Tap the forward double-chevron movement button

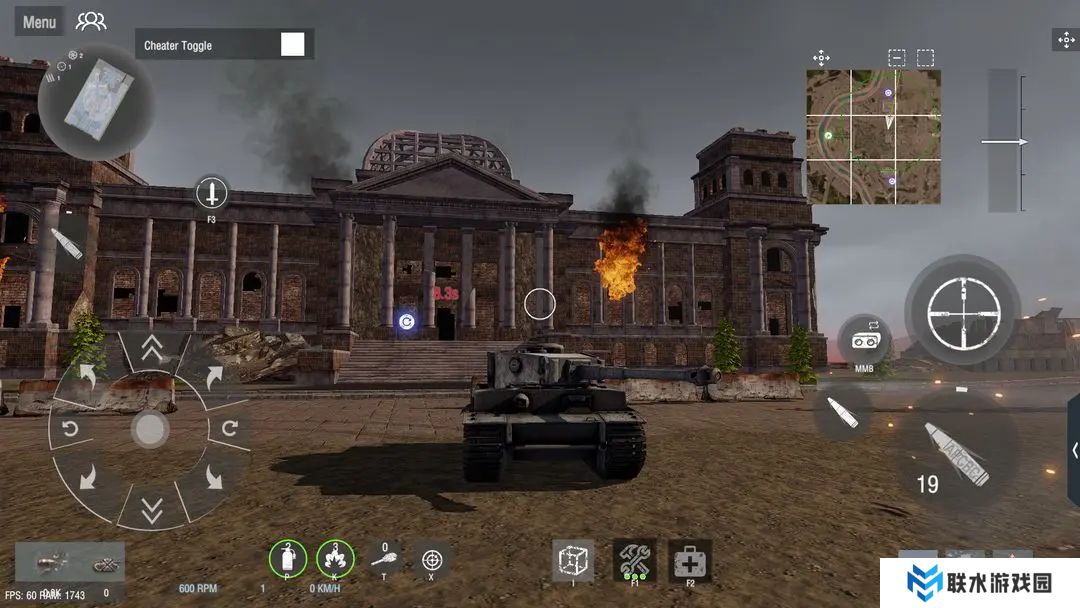pos(151,348)
